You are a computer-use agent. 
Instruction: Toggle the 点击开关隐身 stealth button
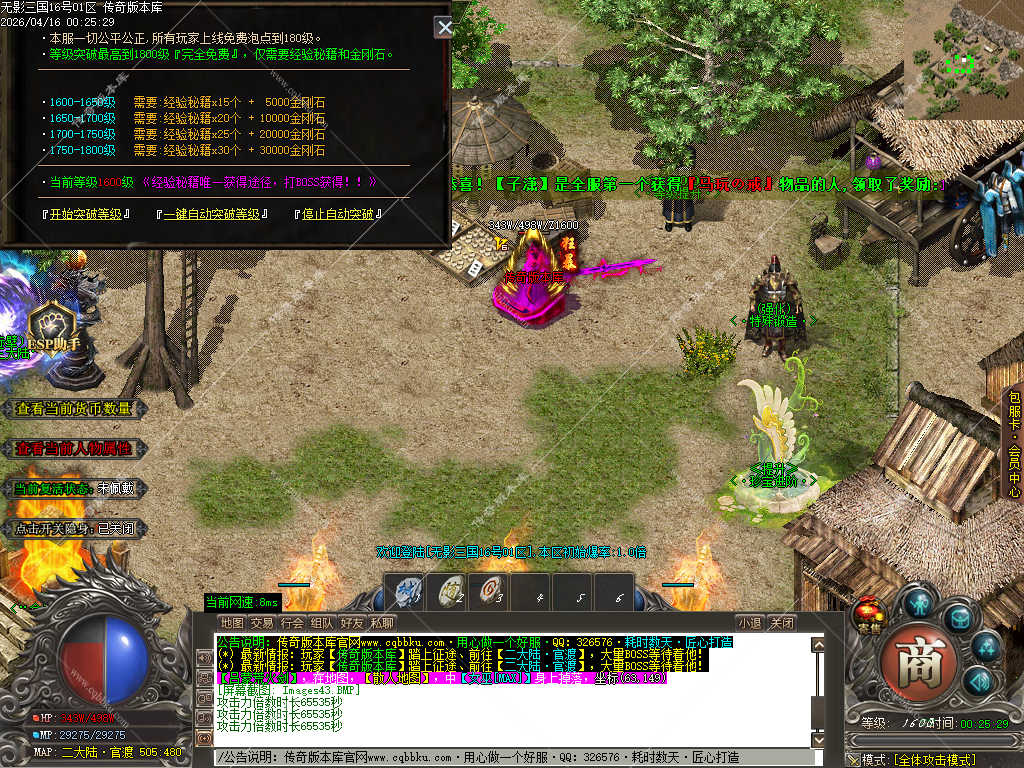[x=75, y=528]
